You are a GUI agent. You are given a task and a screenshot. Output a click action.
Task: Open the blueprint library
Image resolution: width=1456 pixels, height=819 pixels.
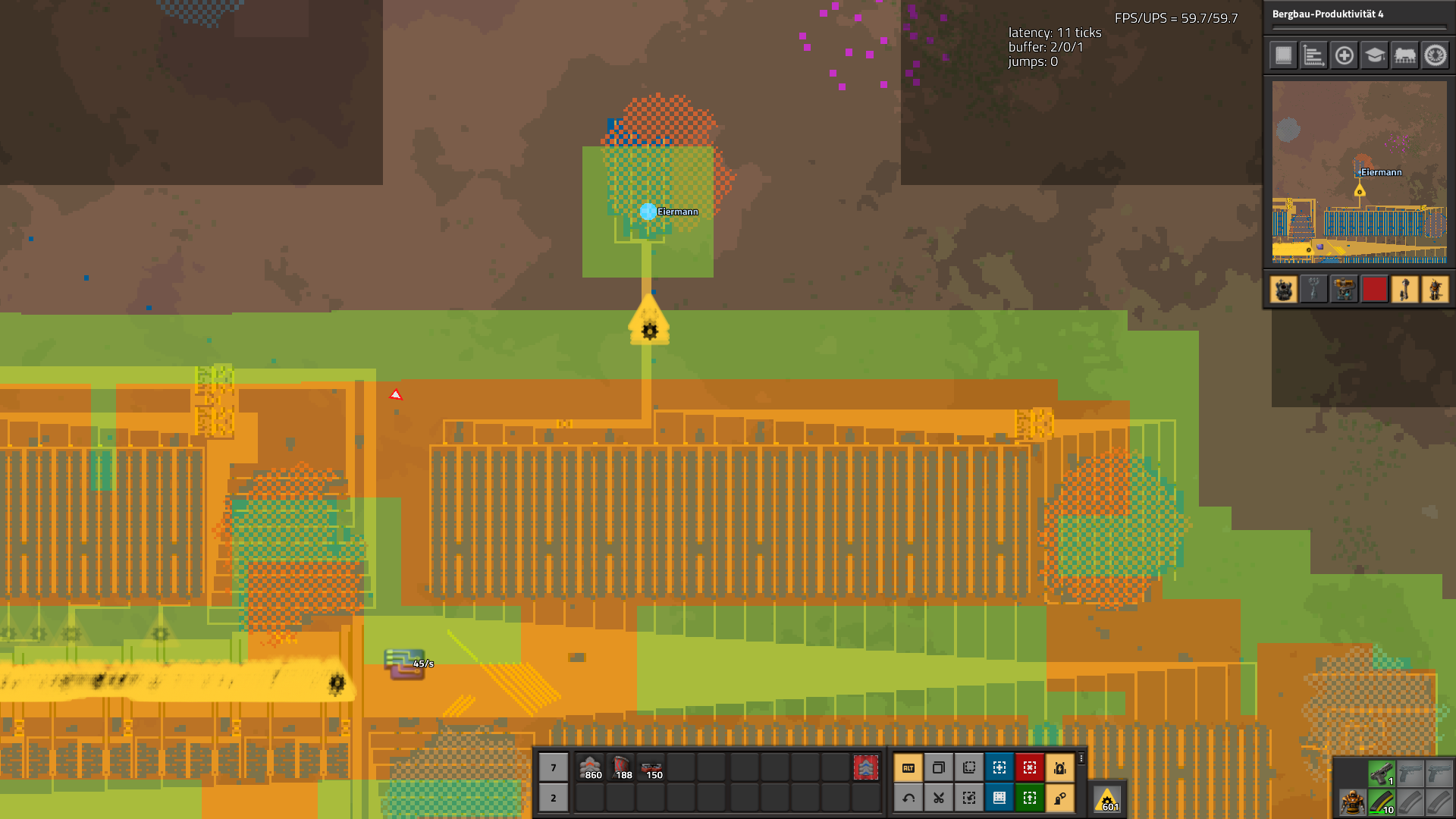coord(999,798)
